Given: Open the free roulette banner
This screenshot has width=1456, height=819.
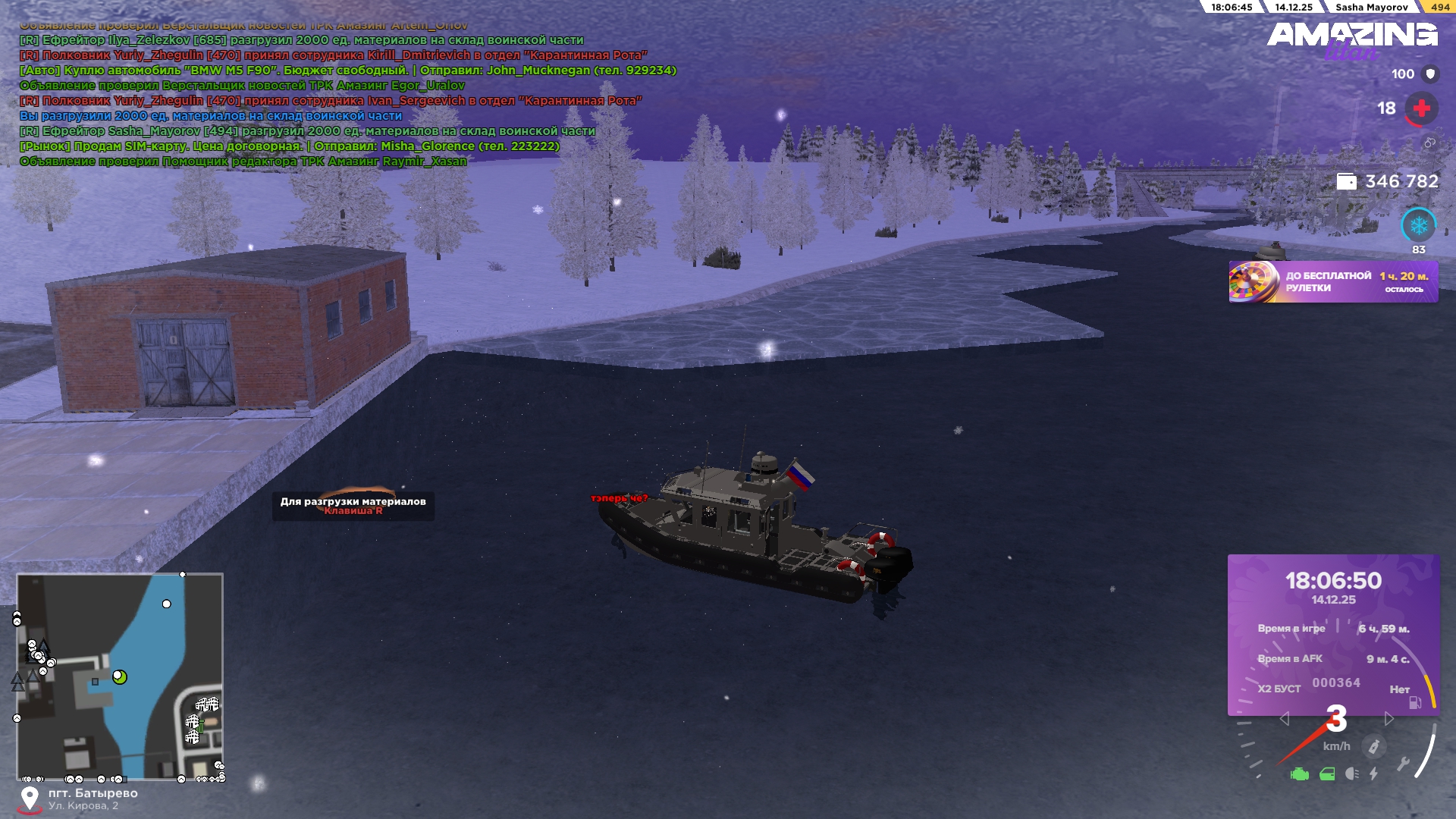Looking at the screenshot, I should click(1332, 282).
